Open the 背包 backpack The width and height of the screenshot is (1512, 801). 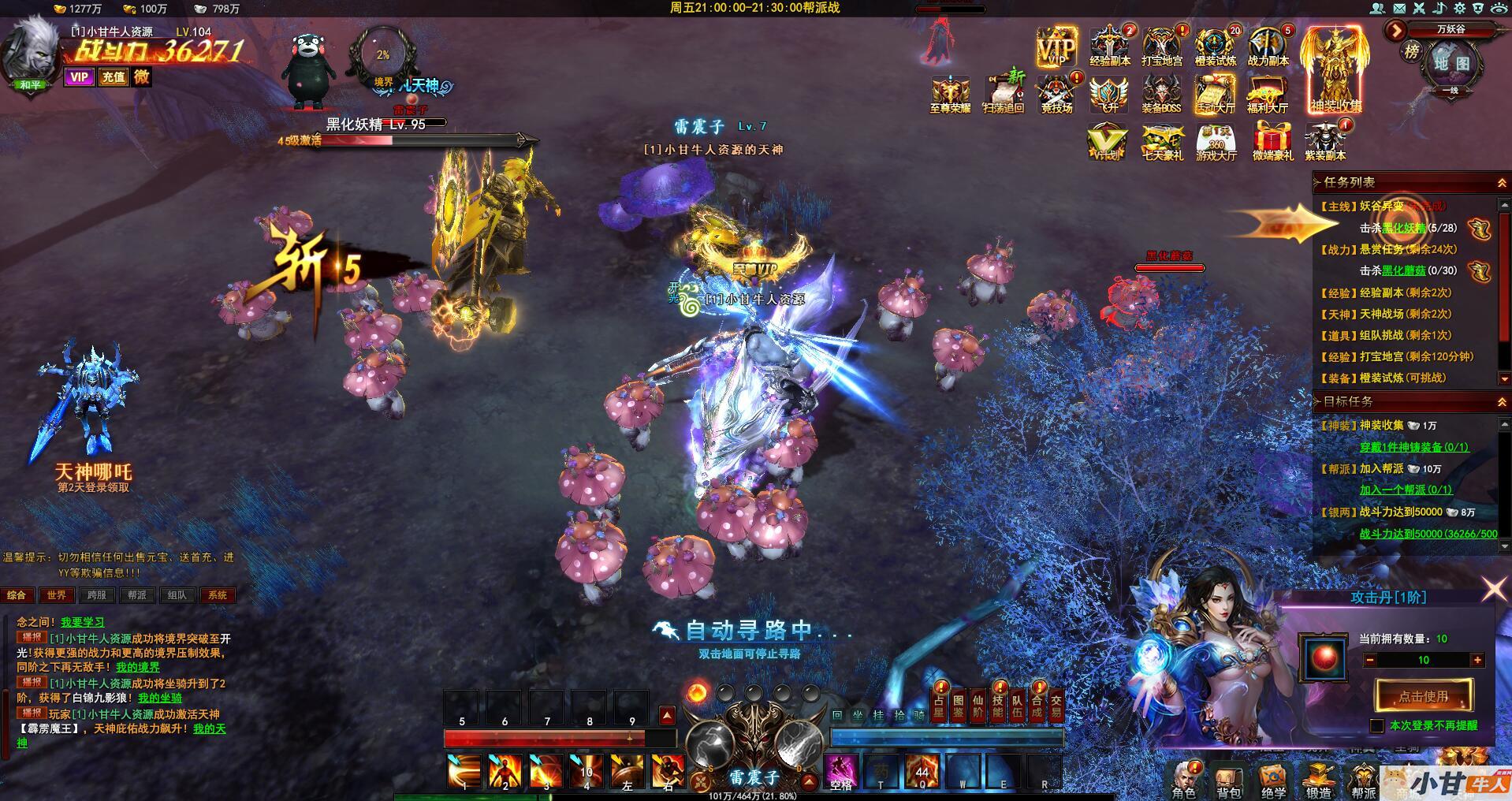click(1228, 781)
